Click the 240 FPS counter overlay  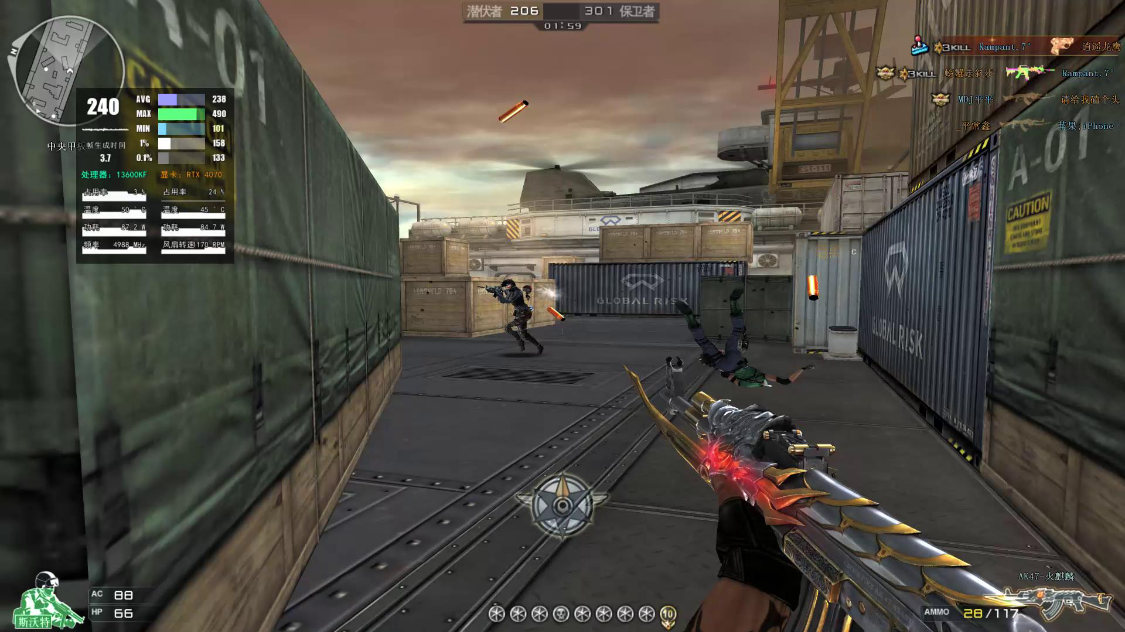102,106
